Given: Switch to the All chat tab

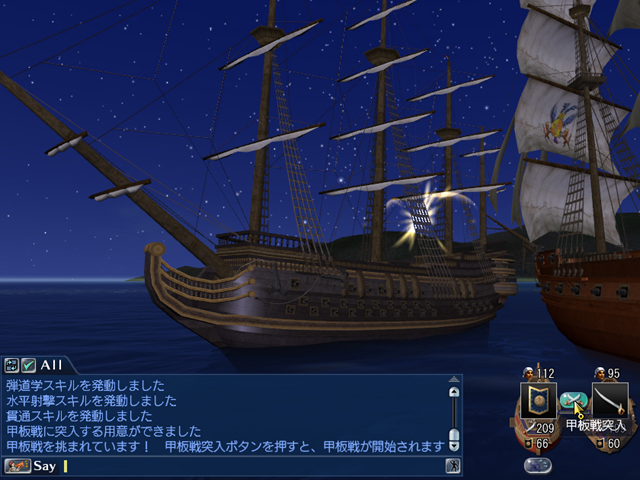Looking at the screenshot, I should click(x=52, y=365).
